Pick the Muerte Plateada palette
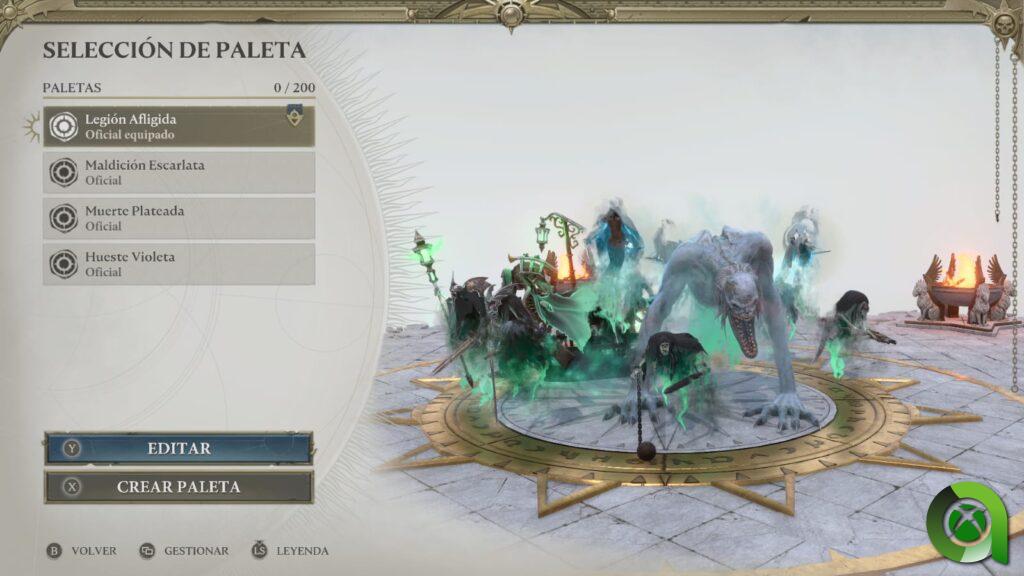 [179, 218]
